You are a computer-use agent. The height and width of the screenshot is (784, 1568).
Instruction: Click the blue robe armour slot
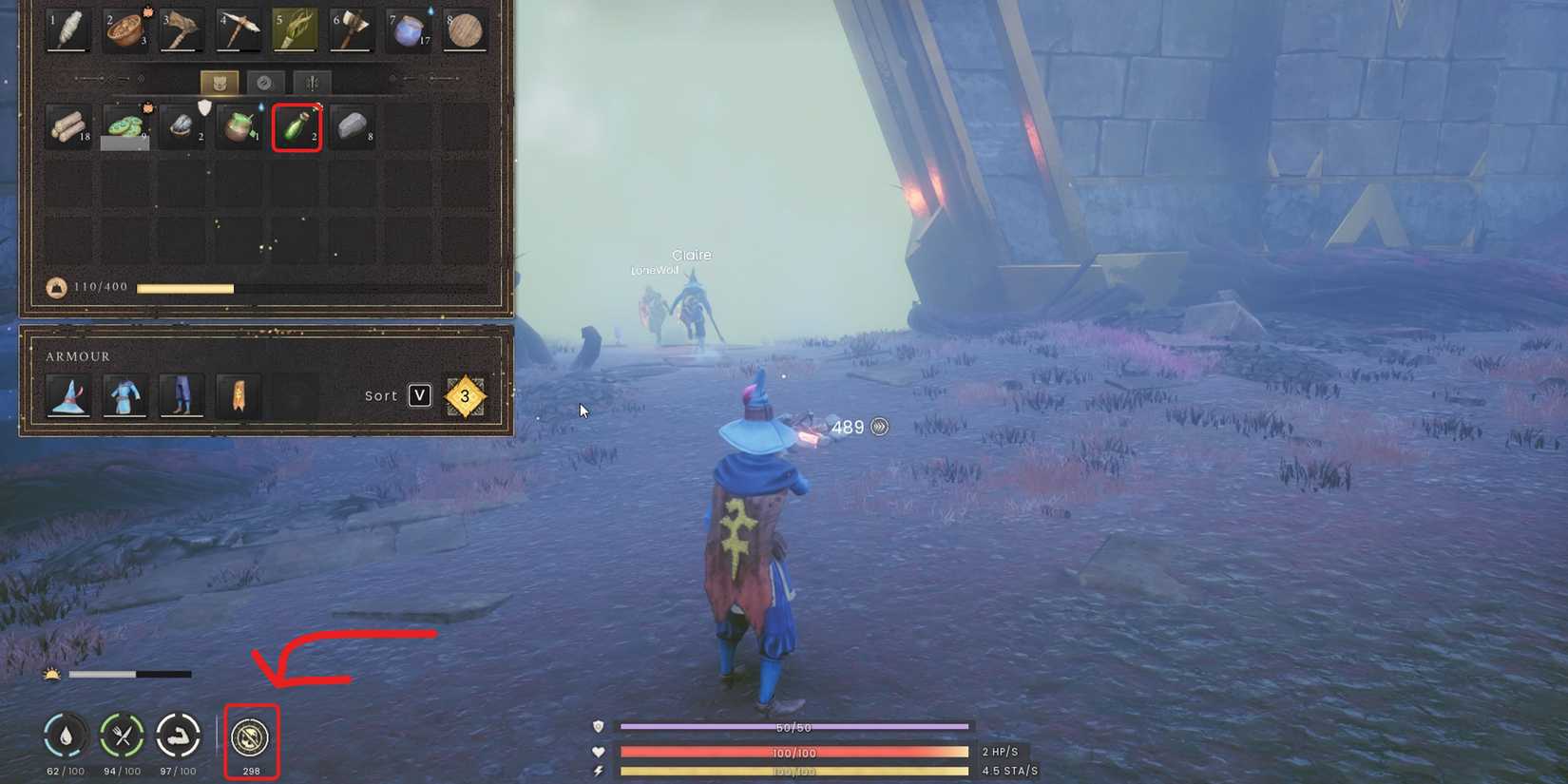pos(124,396)
